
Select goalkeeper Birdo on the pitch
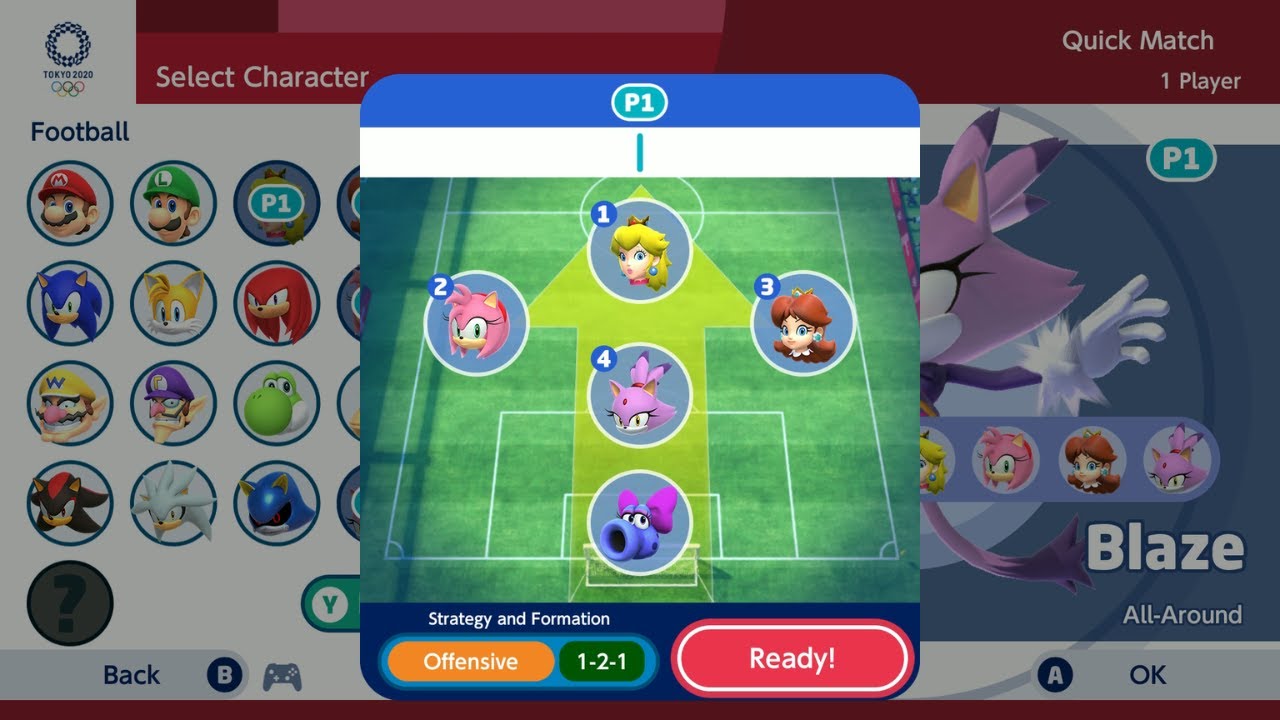pyautogui.click(x=640, y=523)
